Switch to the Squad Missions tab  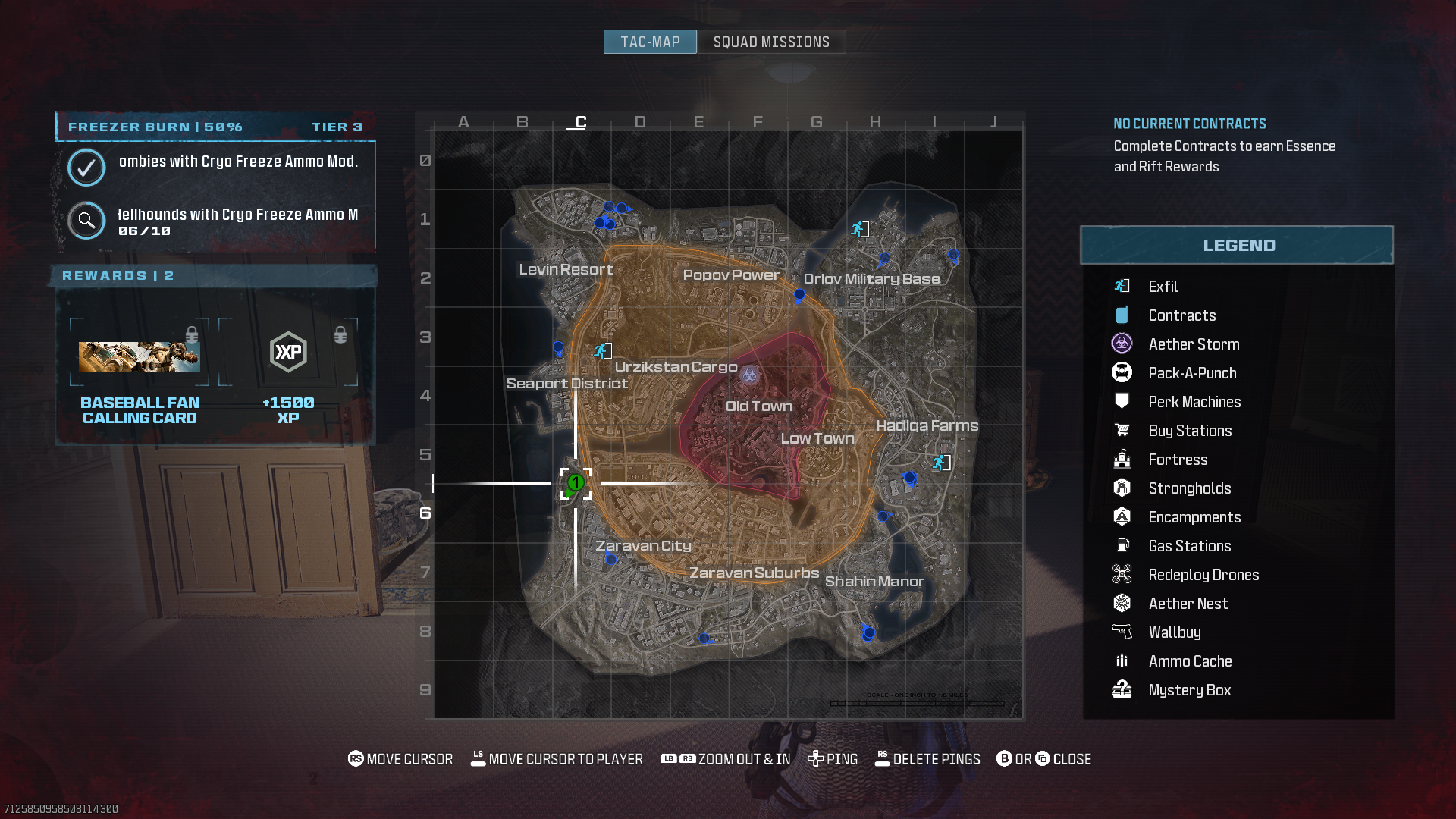770,42
